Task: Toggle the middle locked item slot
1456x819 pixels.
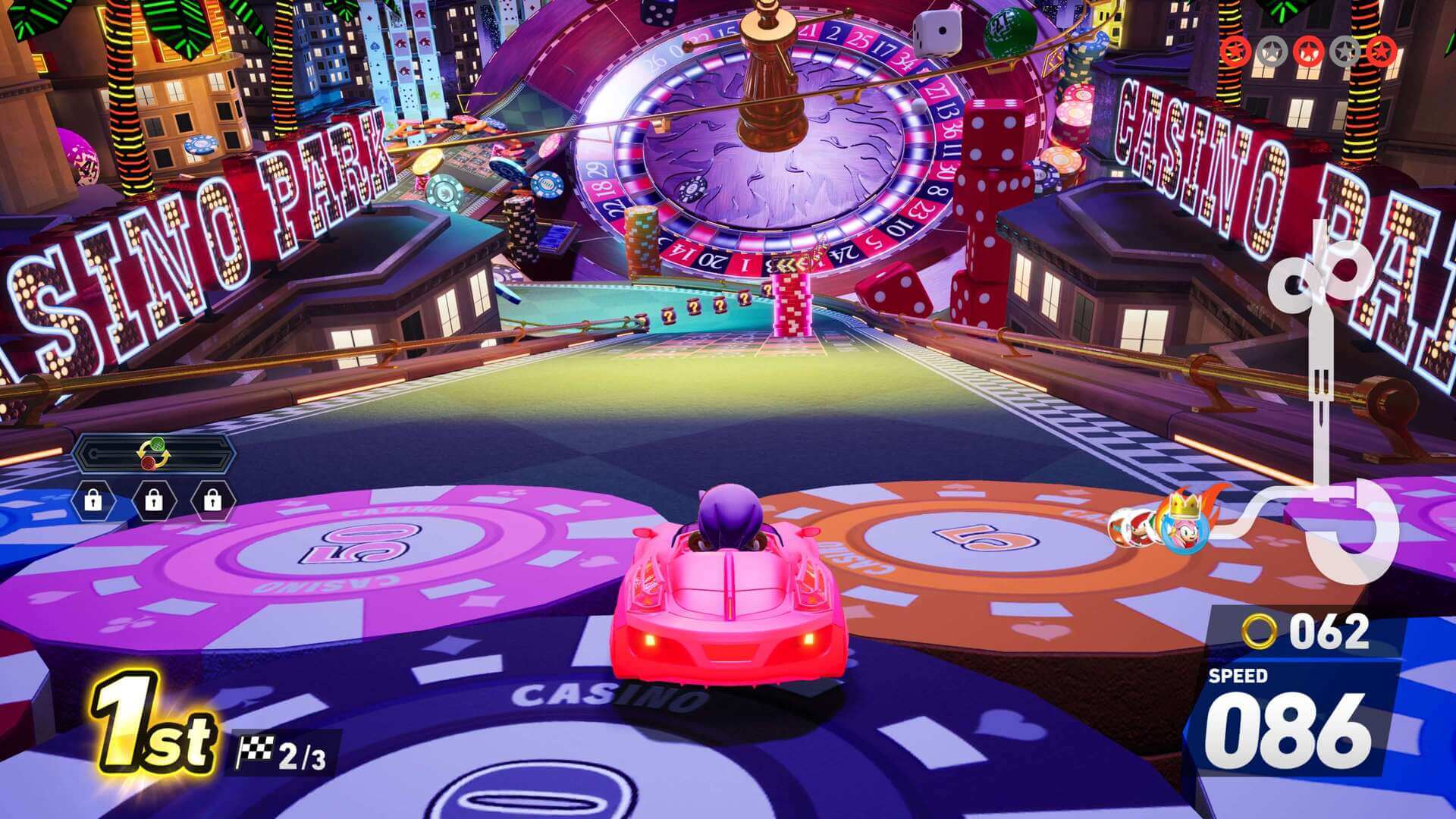Action: 155,500
